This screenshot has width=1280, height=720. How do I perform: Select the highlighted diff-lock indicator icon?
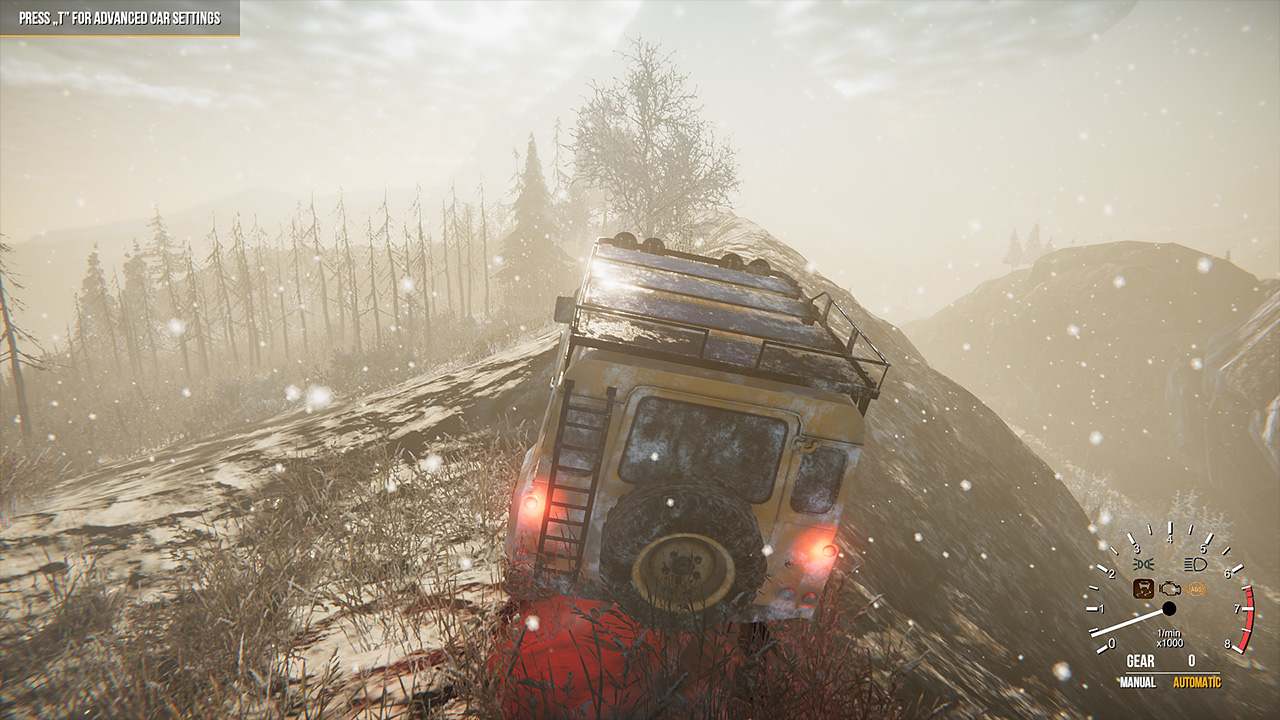coord(1144,588)
